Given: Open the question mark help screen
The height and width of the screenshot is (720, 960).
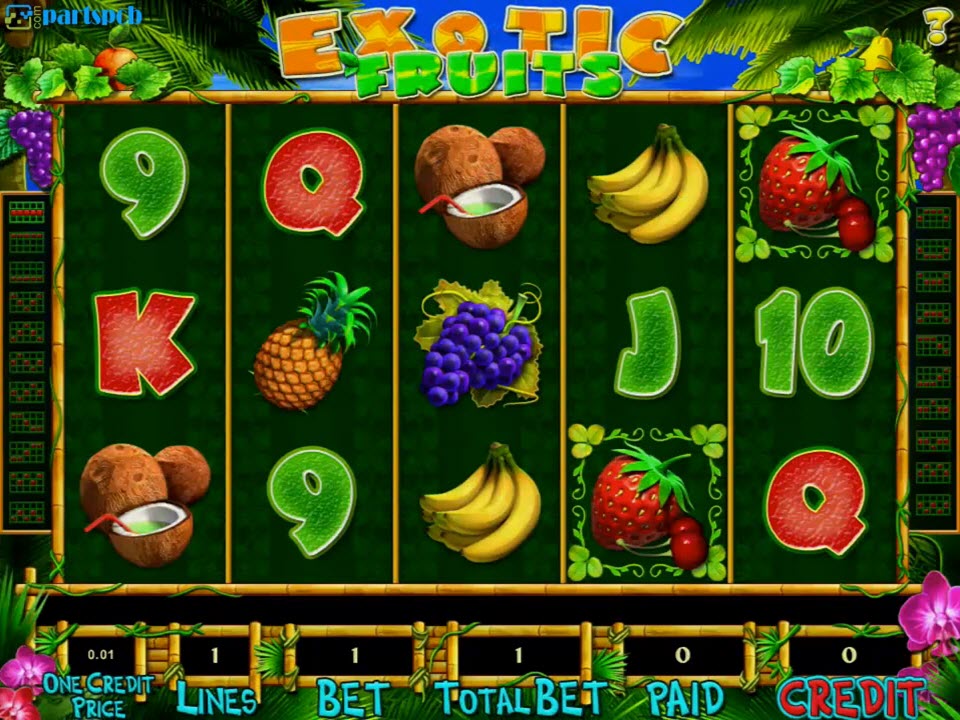Looking at the screenshot, I should pos(937,26).
